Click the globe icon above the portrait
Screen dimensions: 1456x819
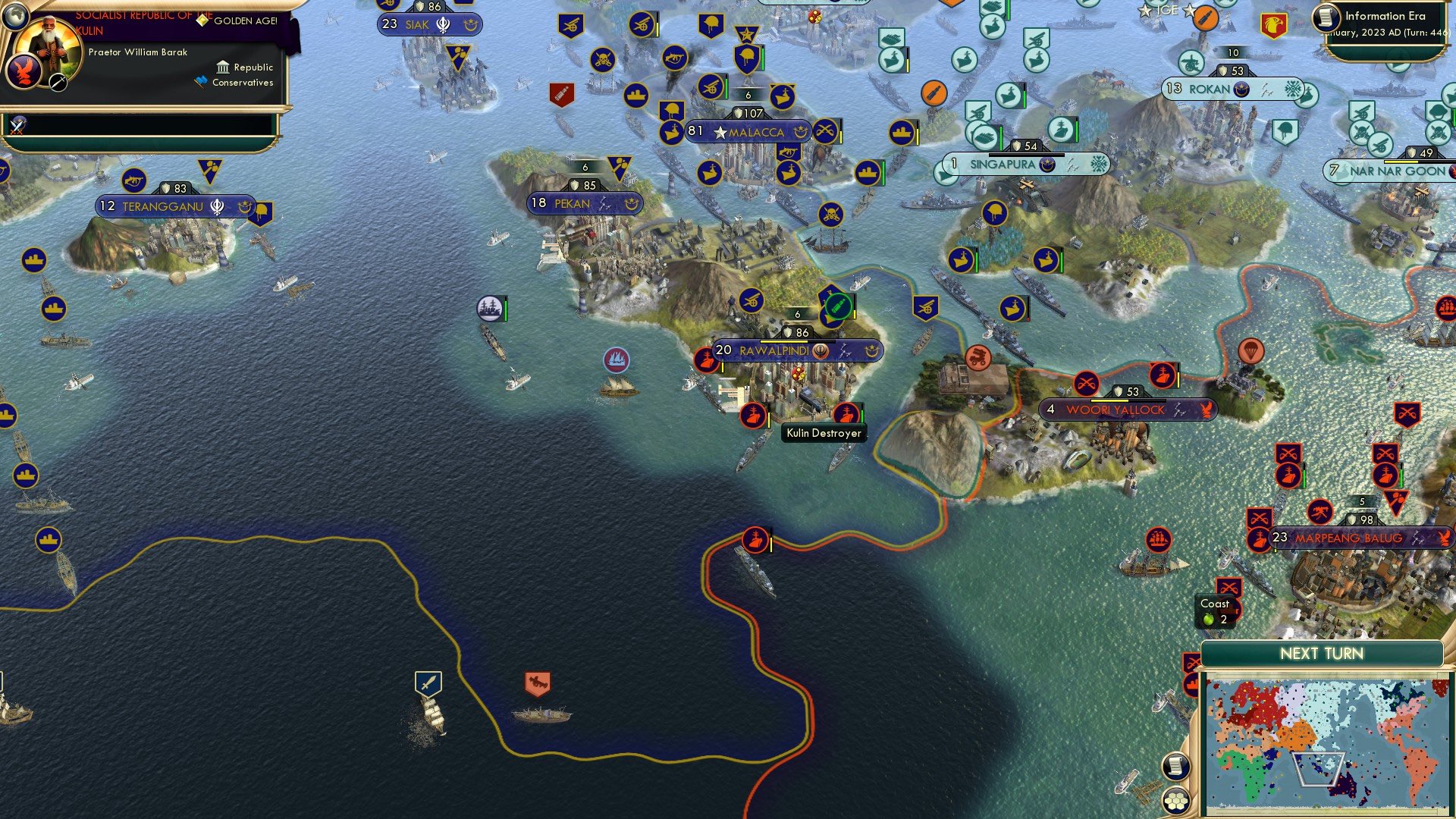(x=15, y=15)
